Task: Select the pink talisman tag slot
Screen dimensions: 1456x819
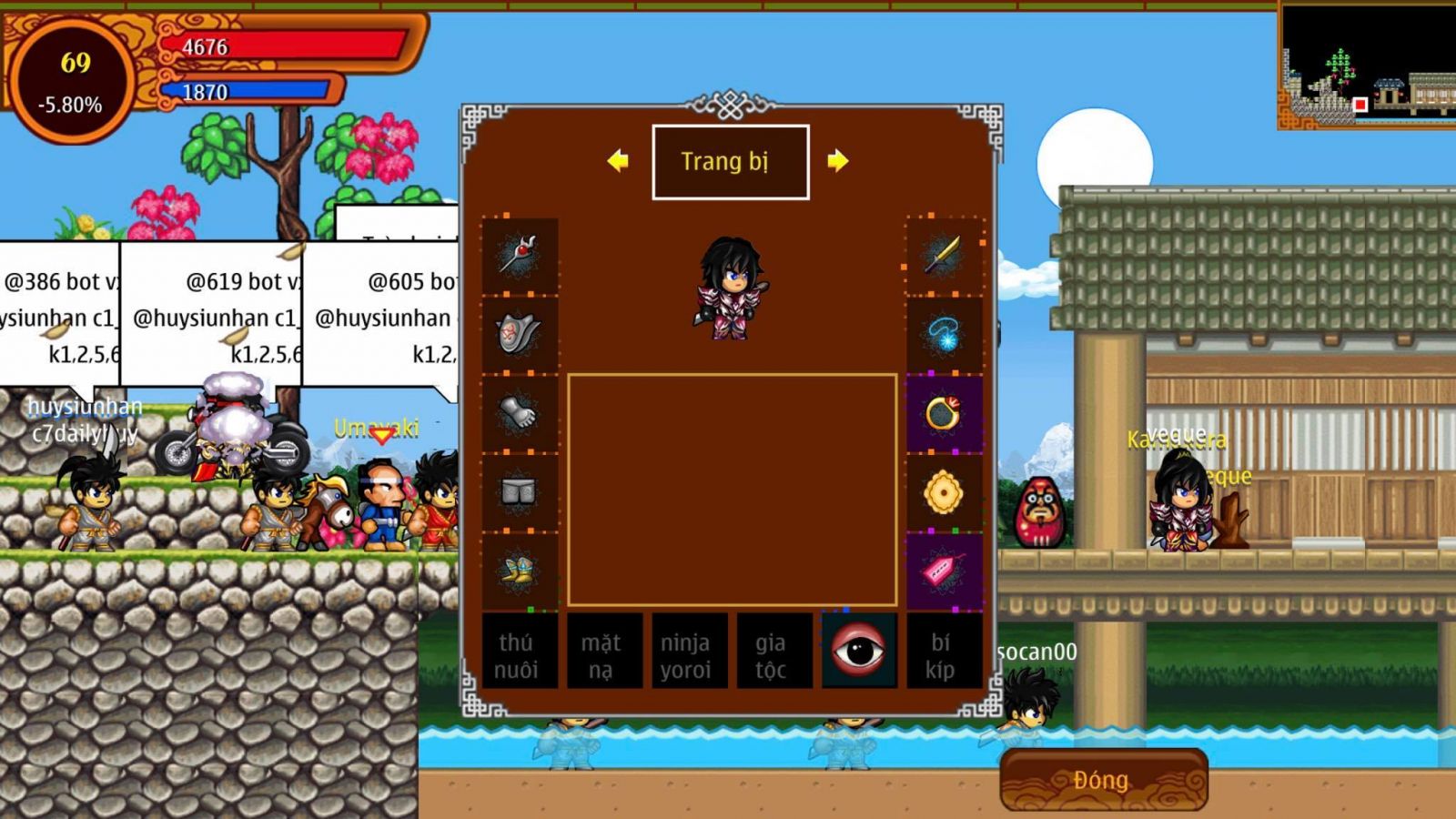Action: click(x=944, y=571)
